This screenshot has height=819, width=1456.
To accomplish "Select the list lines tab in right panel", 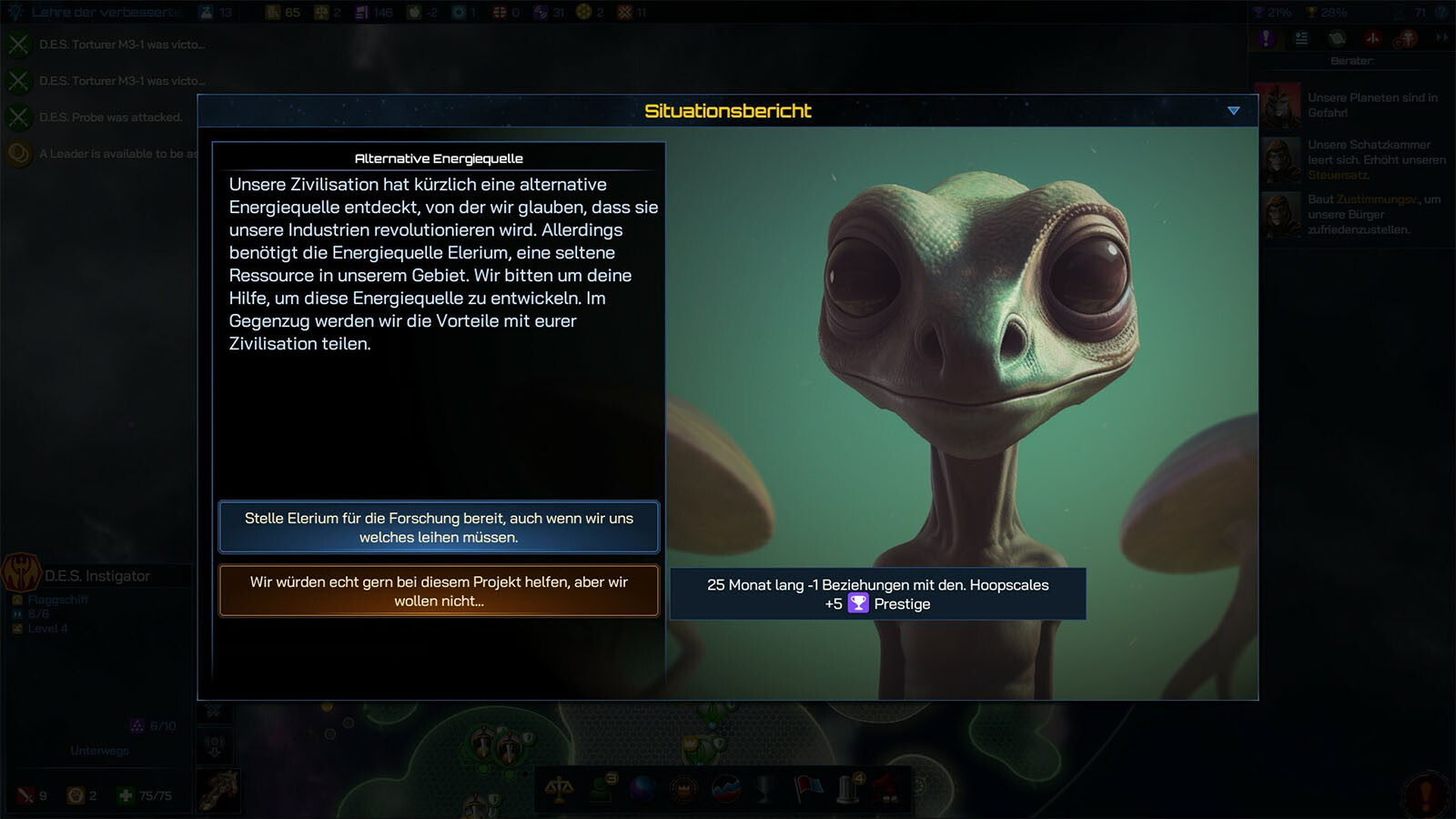I will click(x=1301, y=38).
